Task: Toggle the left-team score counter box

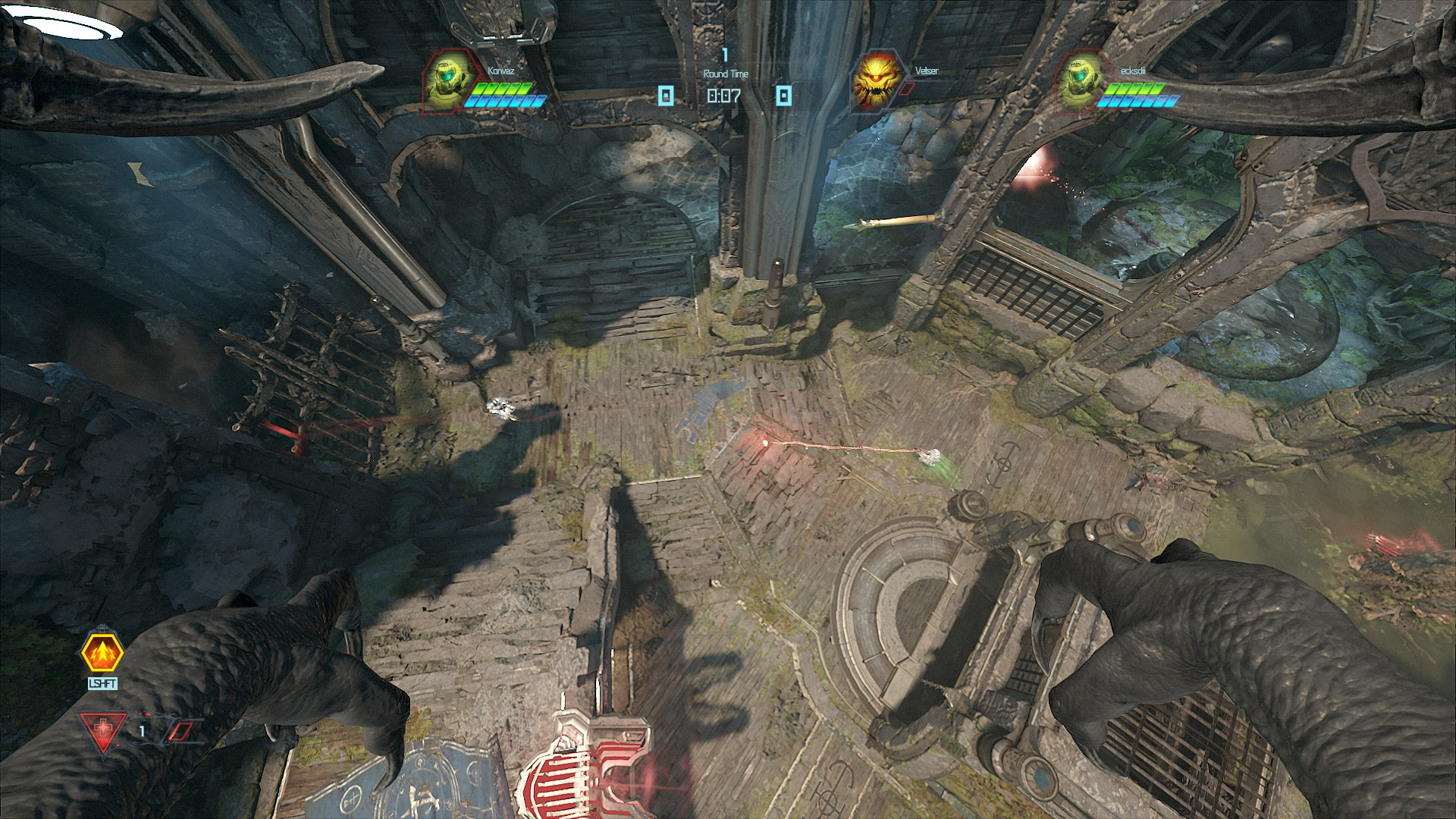Action: (666, 93)
